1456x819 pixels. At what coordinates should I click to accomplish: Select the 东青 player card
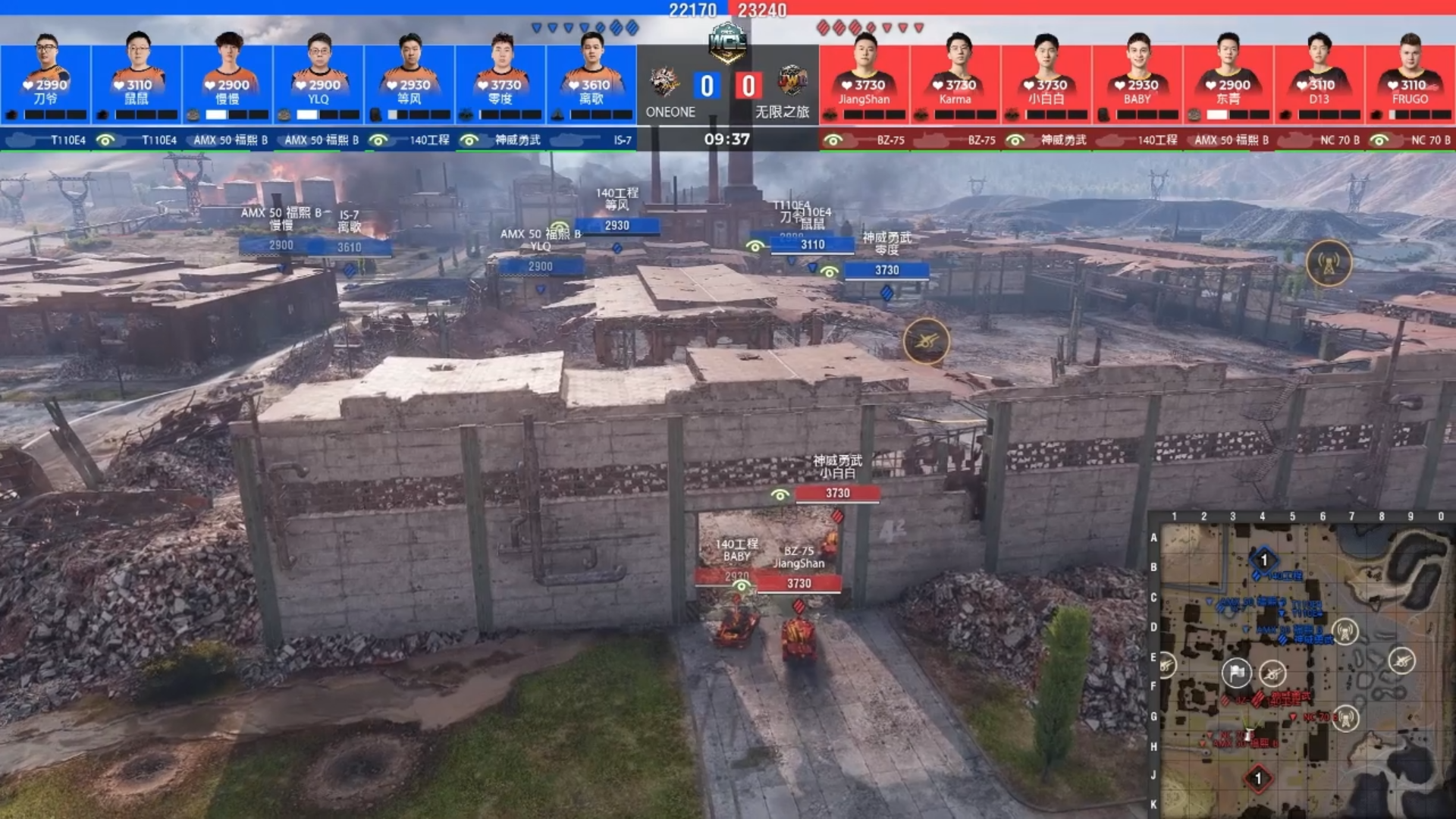coord(1228,77)
